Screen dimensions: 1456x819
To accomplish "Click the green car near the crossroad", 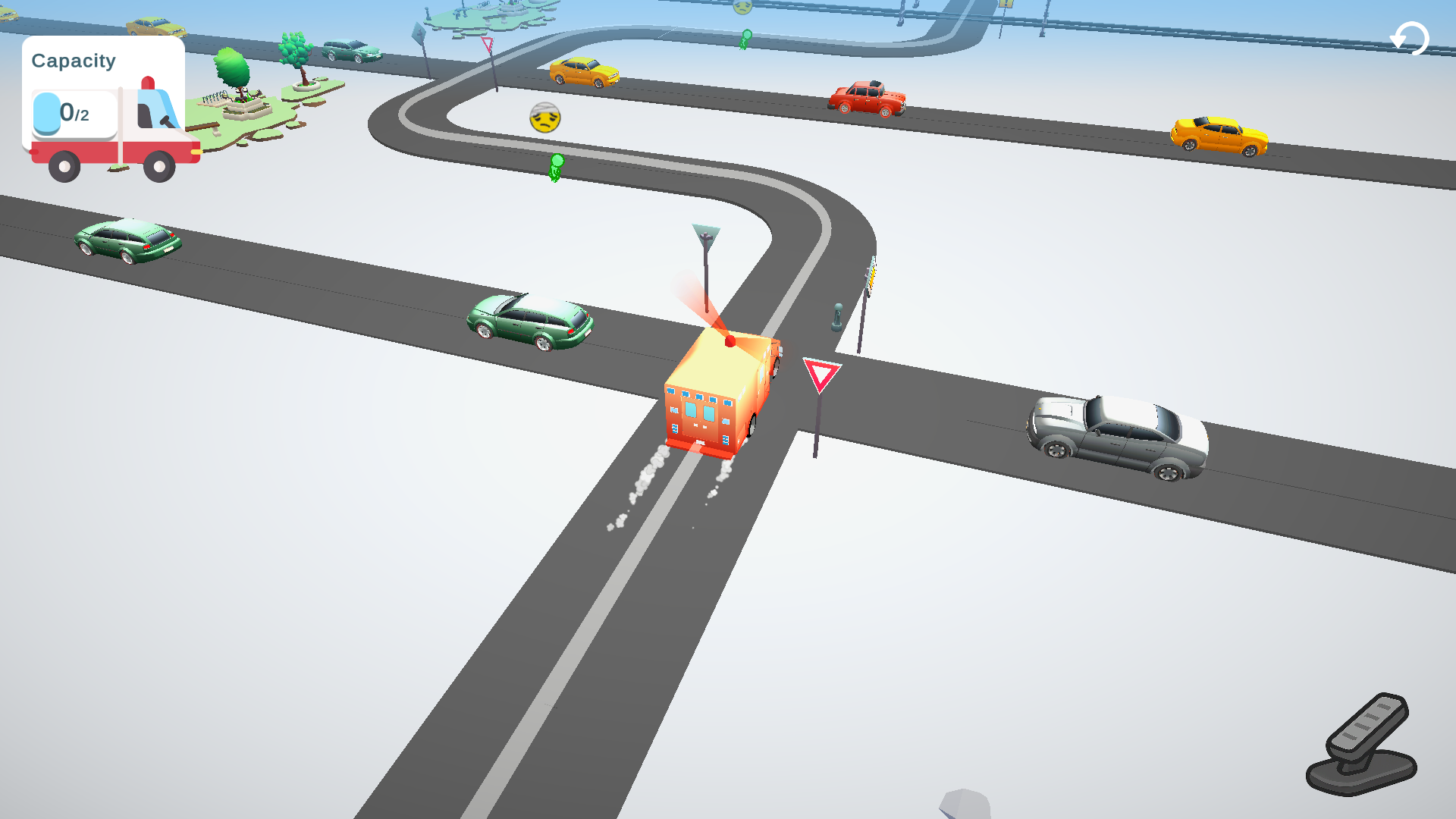I will (x=531, y=322).
